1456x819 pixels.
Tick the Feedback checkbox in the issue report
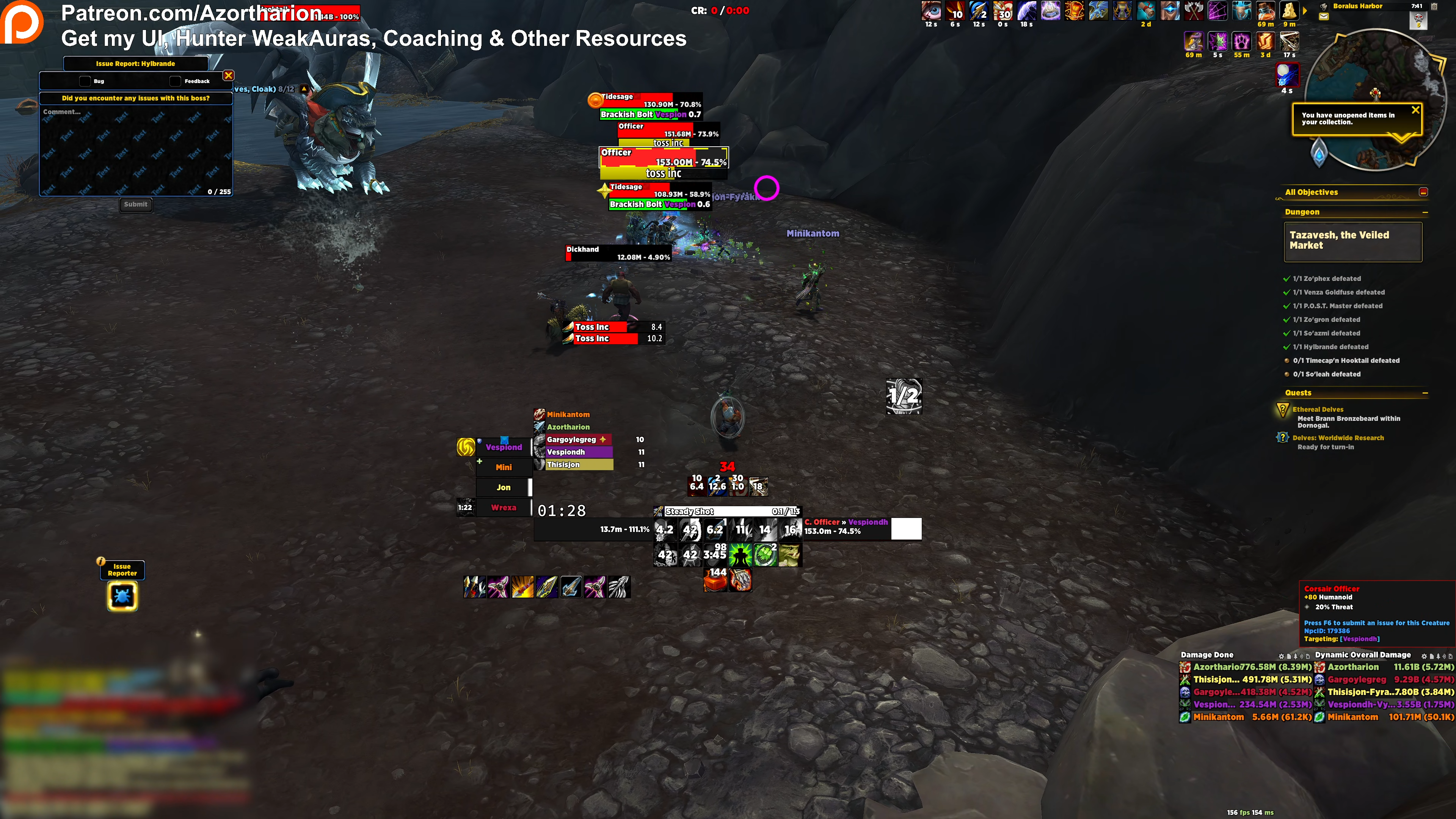(x=175, y=81)
